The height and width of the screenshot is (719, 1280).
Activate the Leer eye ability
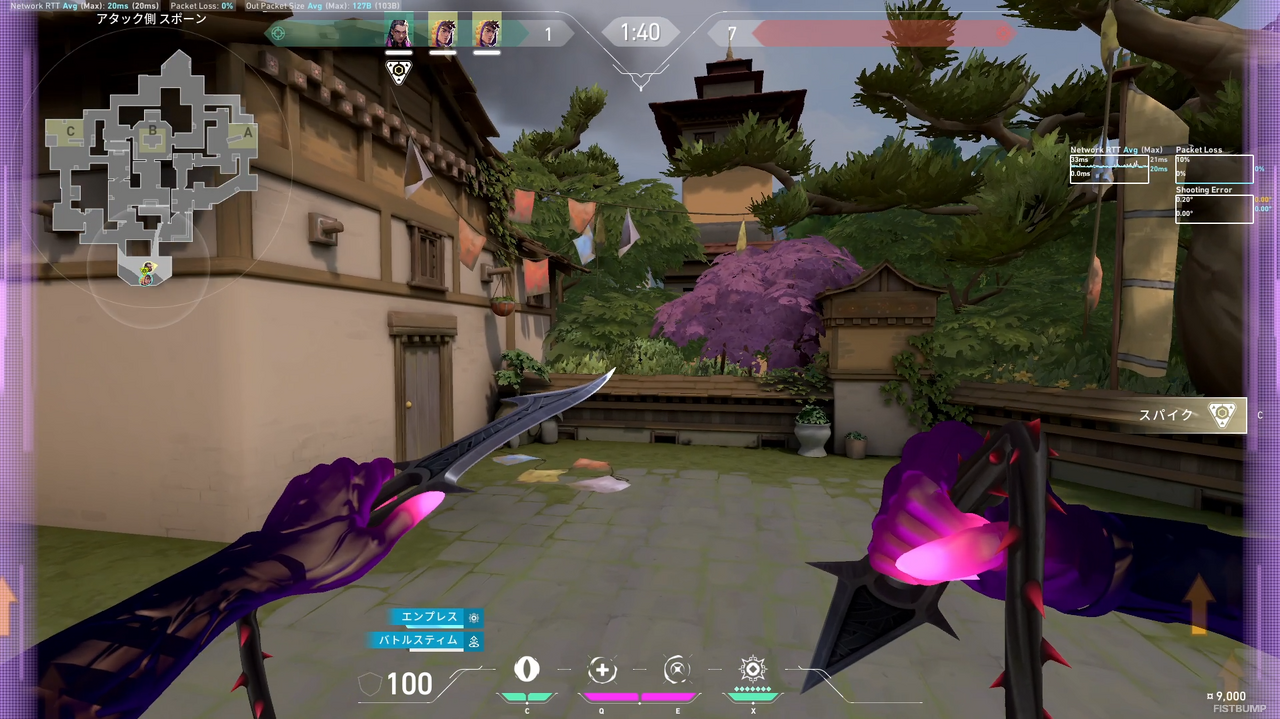point(526,670)
